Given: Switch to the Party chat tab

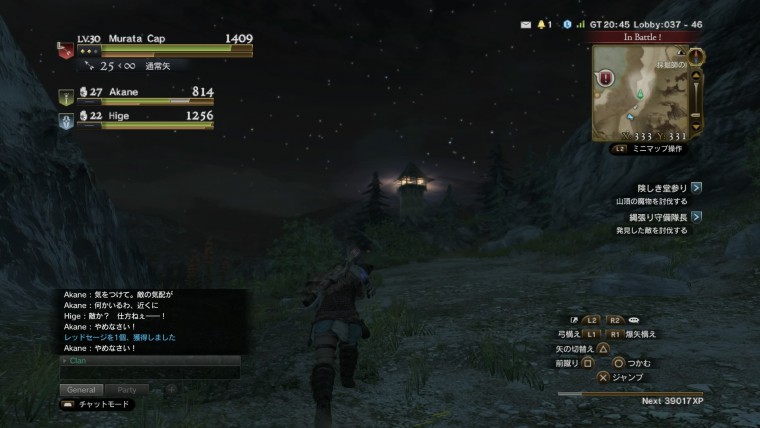Looking at the screenshot, I should (x=127, y=389).
